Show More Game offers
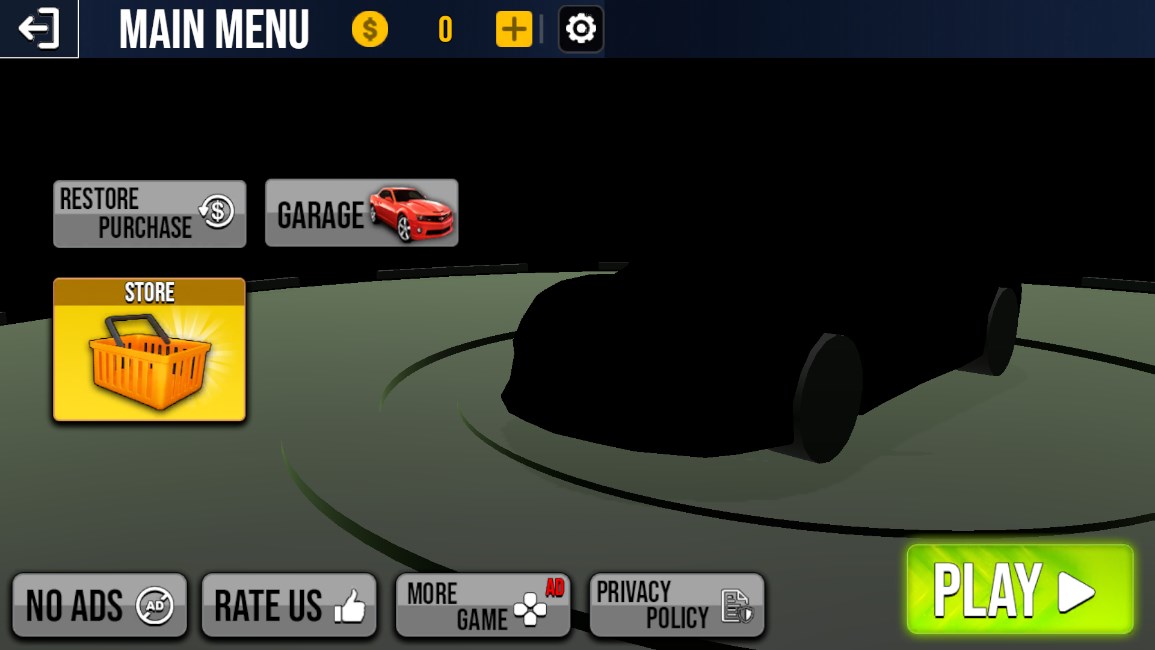This screenshot has width=1155, height=650. (x=483, y=605)
